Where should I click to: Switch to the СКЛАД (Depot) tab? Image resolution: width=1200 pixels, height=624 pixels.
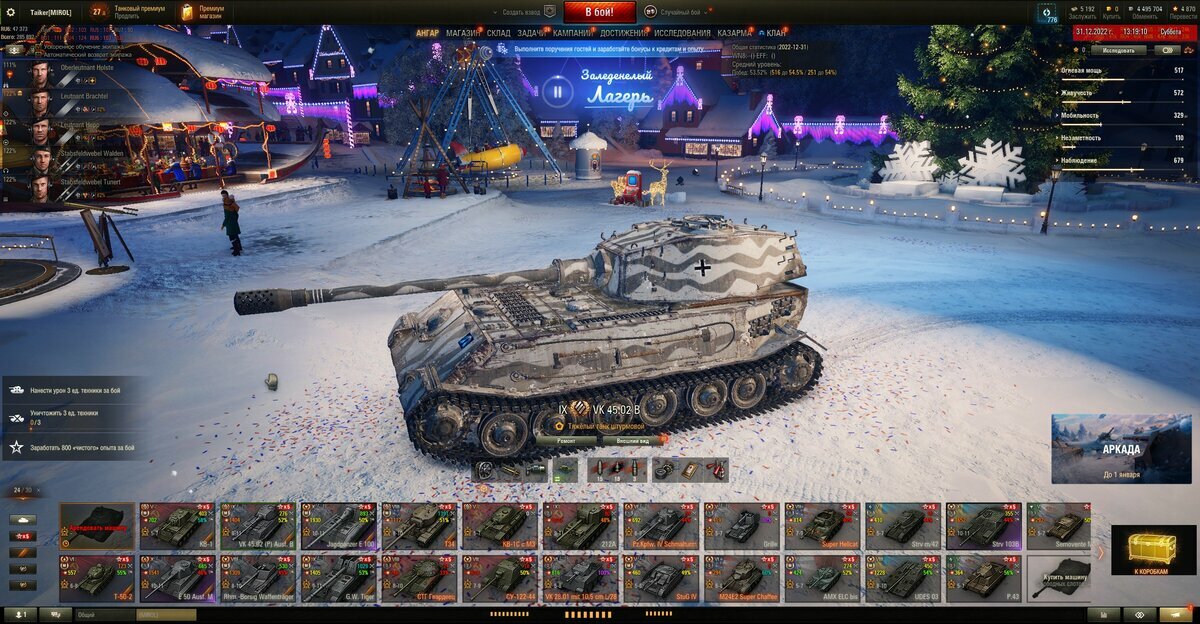click(499, 33)
